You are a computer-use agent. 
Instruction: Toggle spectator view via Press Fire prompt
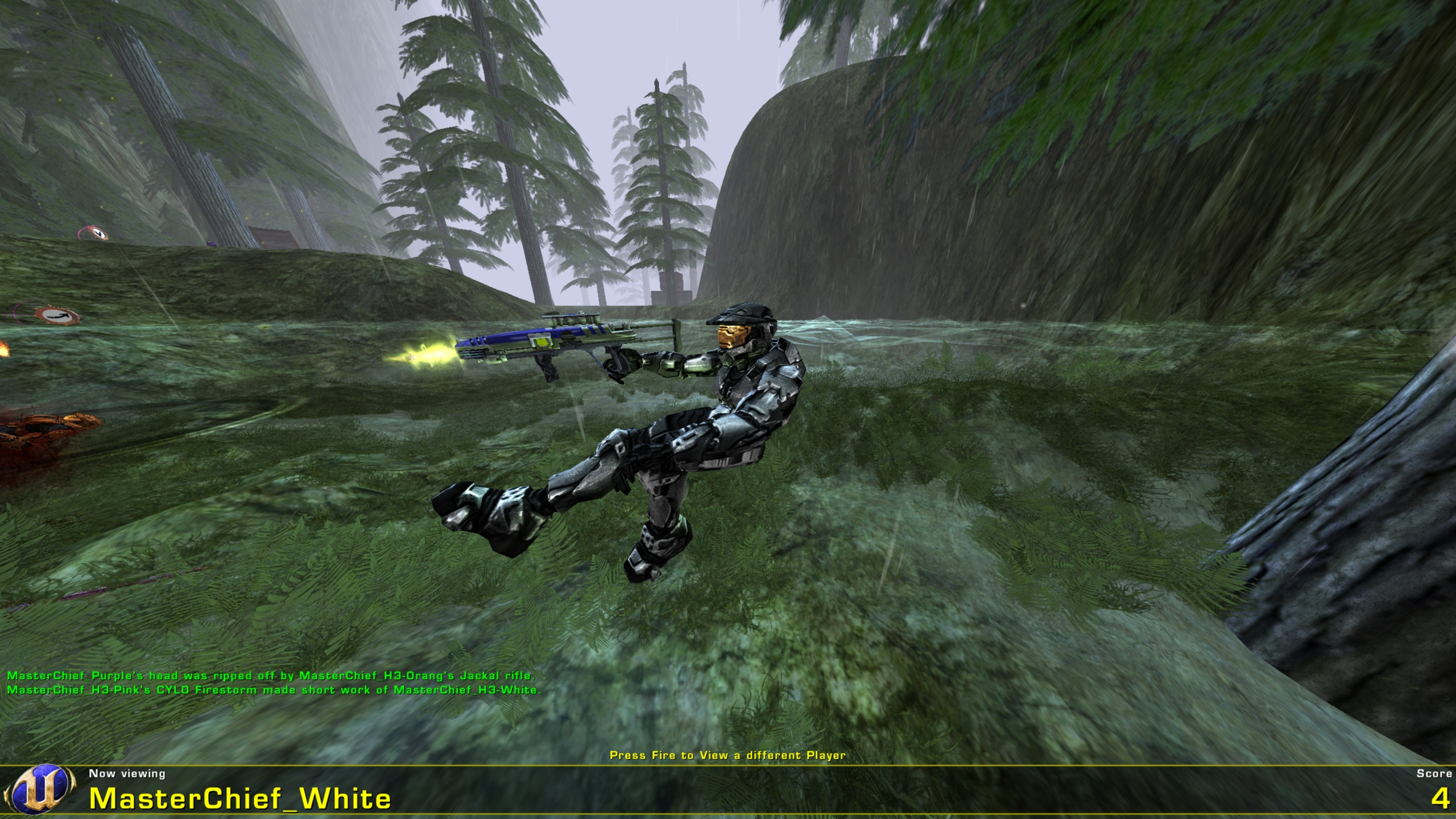(727, 752)
